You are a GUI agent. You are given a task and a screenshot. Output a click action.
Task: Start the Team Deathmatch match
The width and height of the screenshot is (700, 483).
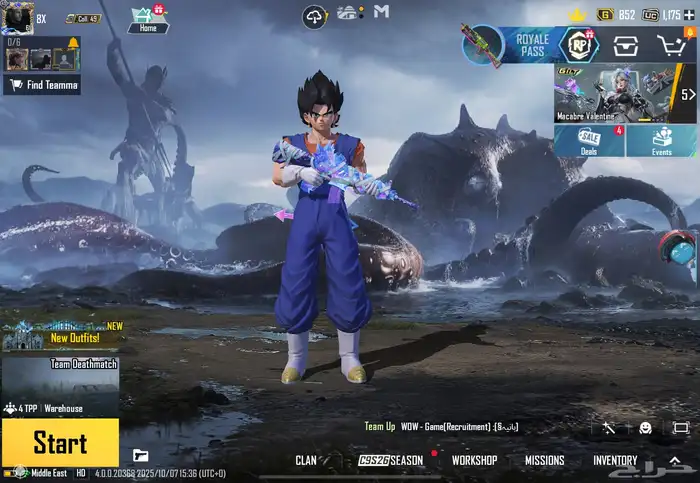[60, 442]
